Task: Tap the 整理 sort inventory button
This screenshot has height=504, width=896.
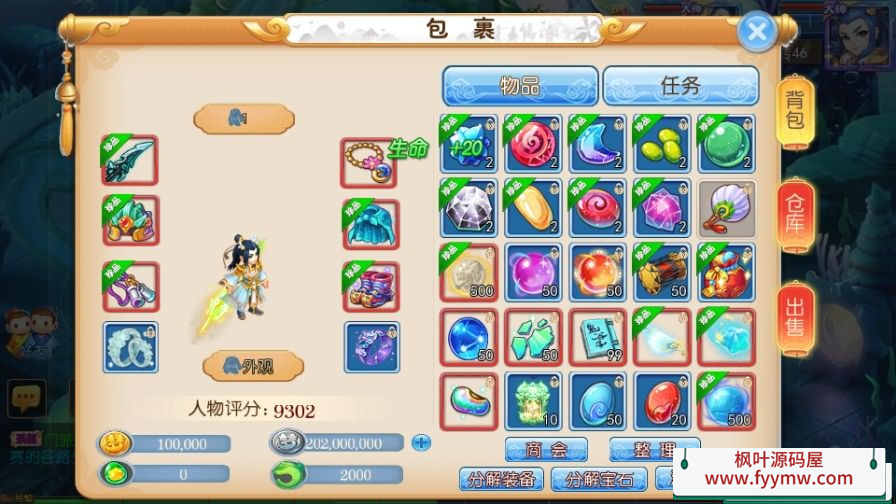Action: 654,449
